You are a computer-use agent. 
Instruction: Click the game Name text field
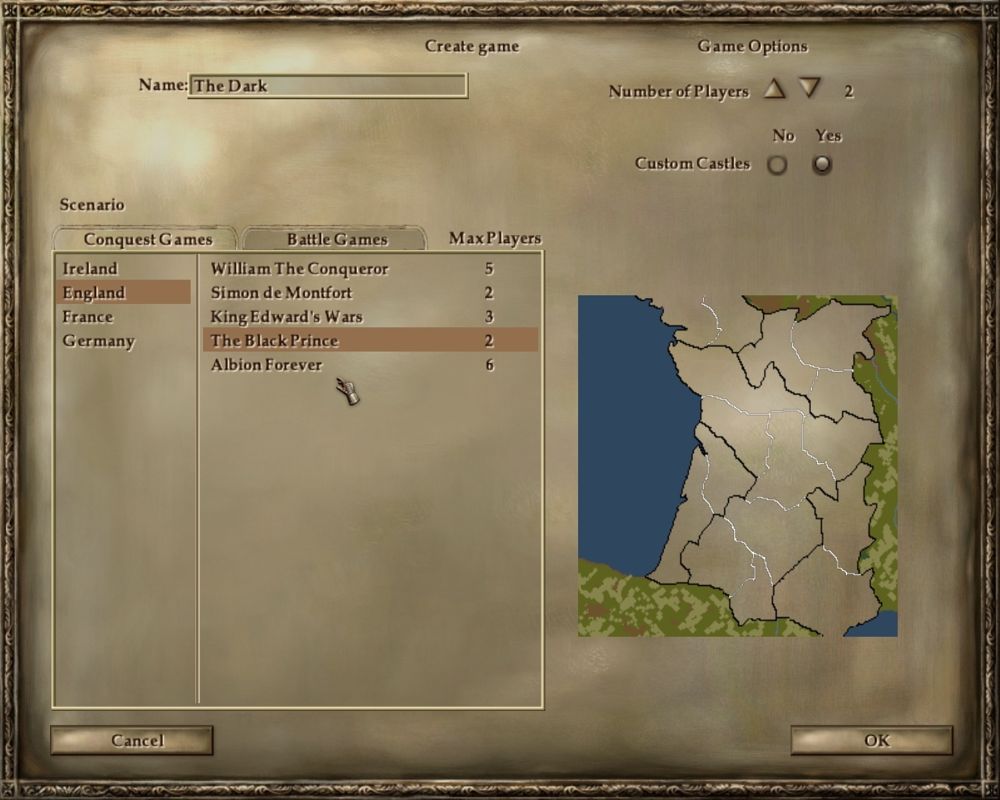coord(327,86)
